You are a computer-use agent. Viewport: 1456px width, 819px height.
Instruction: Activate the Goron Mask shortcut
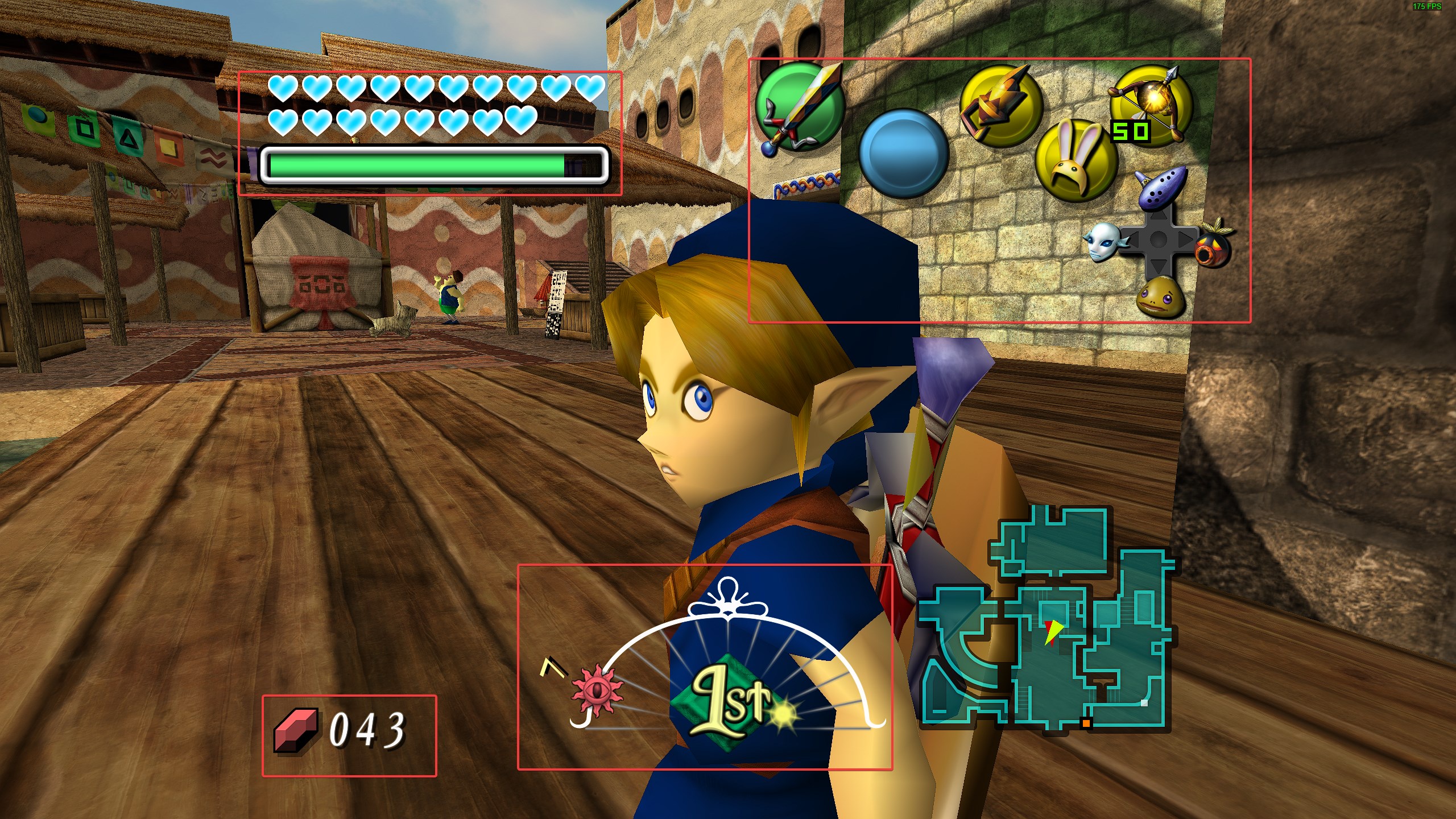tap(1161, 296)
